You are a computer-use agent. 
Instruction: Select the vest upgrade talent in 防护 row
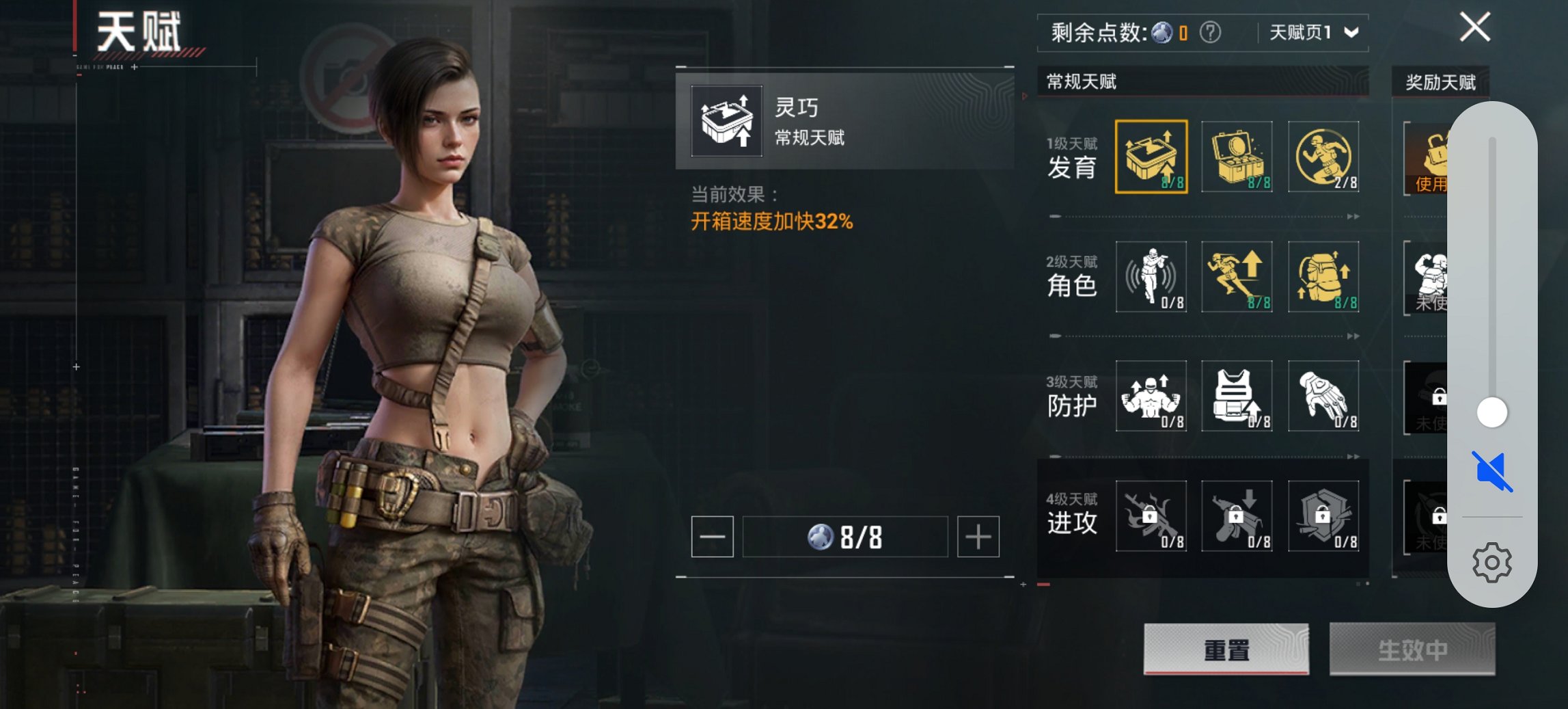[1238, 397]
